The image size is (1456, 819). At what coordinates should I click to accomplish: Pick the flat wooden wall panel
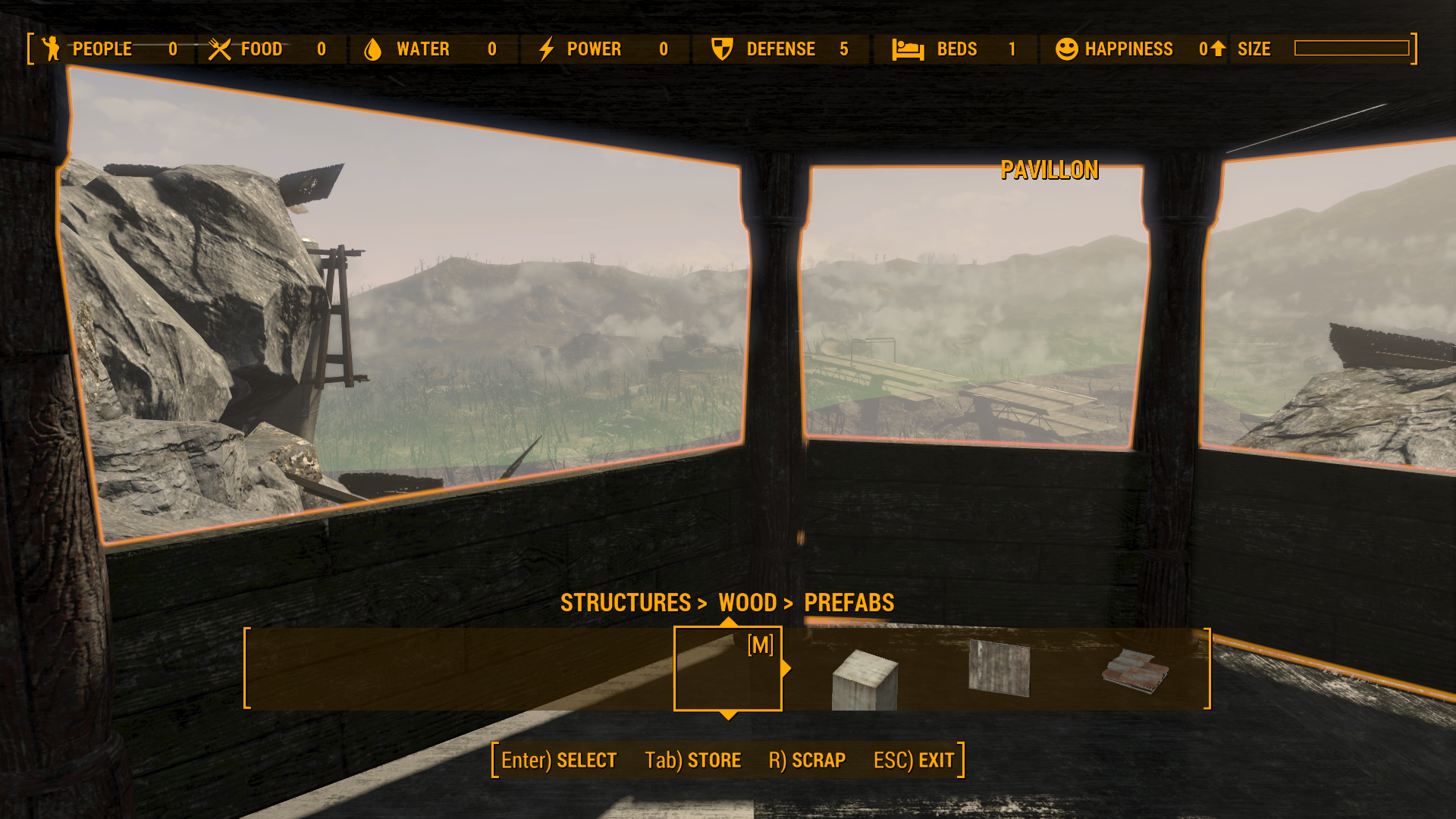[x=999, y=667]
